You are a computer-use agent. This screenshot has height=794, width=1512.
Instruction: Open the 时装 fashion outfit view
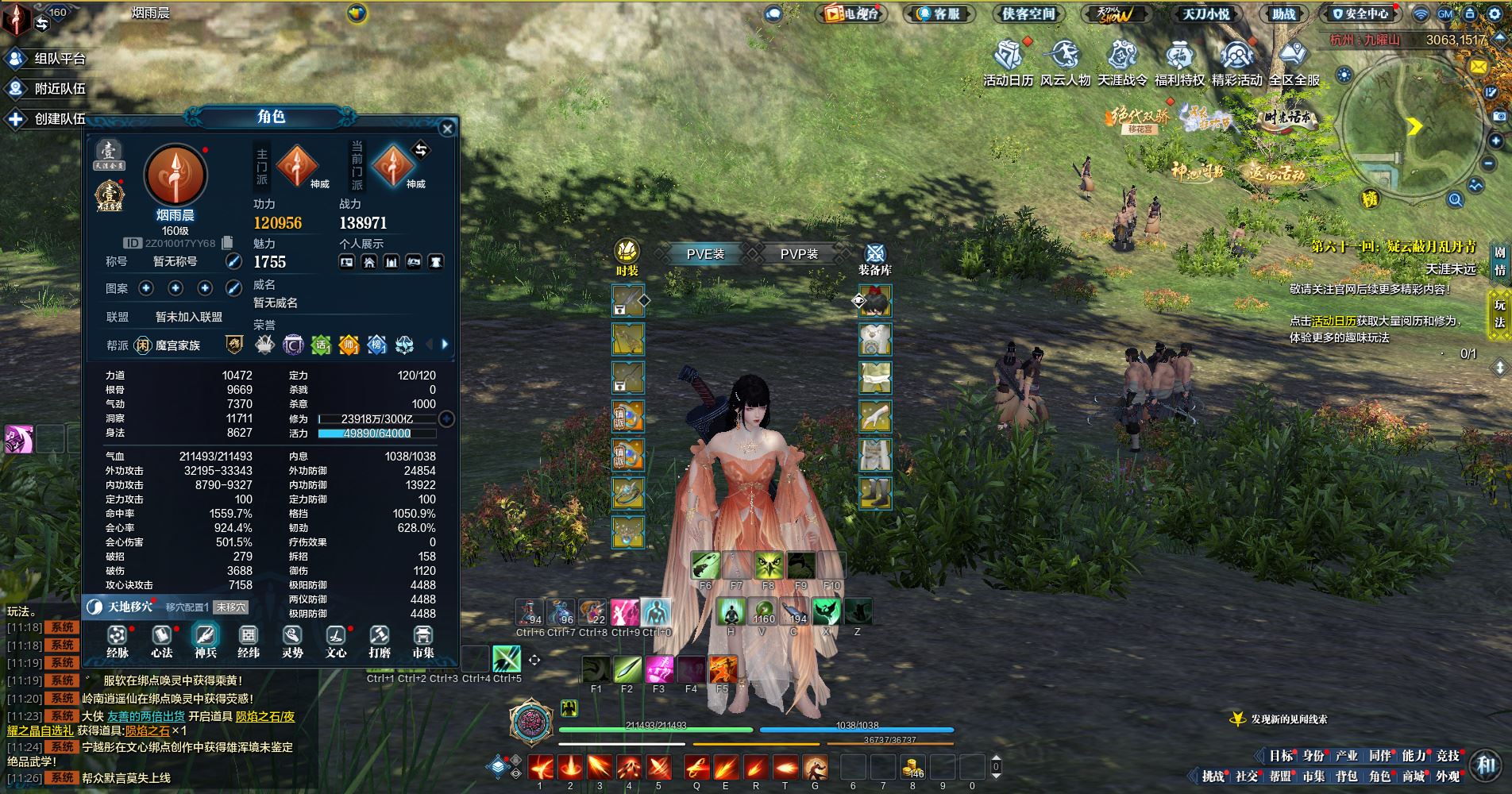[x=627, y=259]
